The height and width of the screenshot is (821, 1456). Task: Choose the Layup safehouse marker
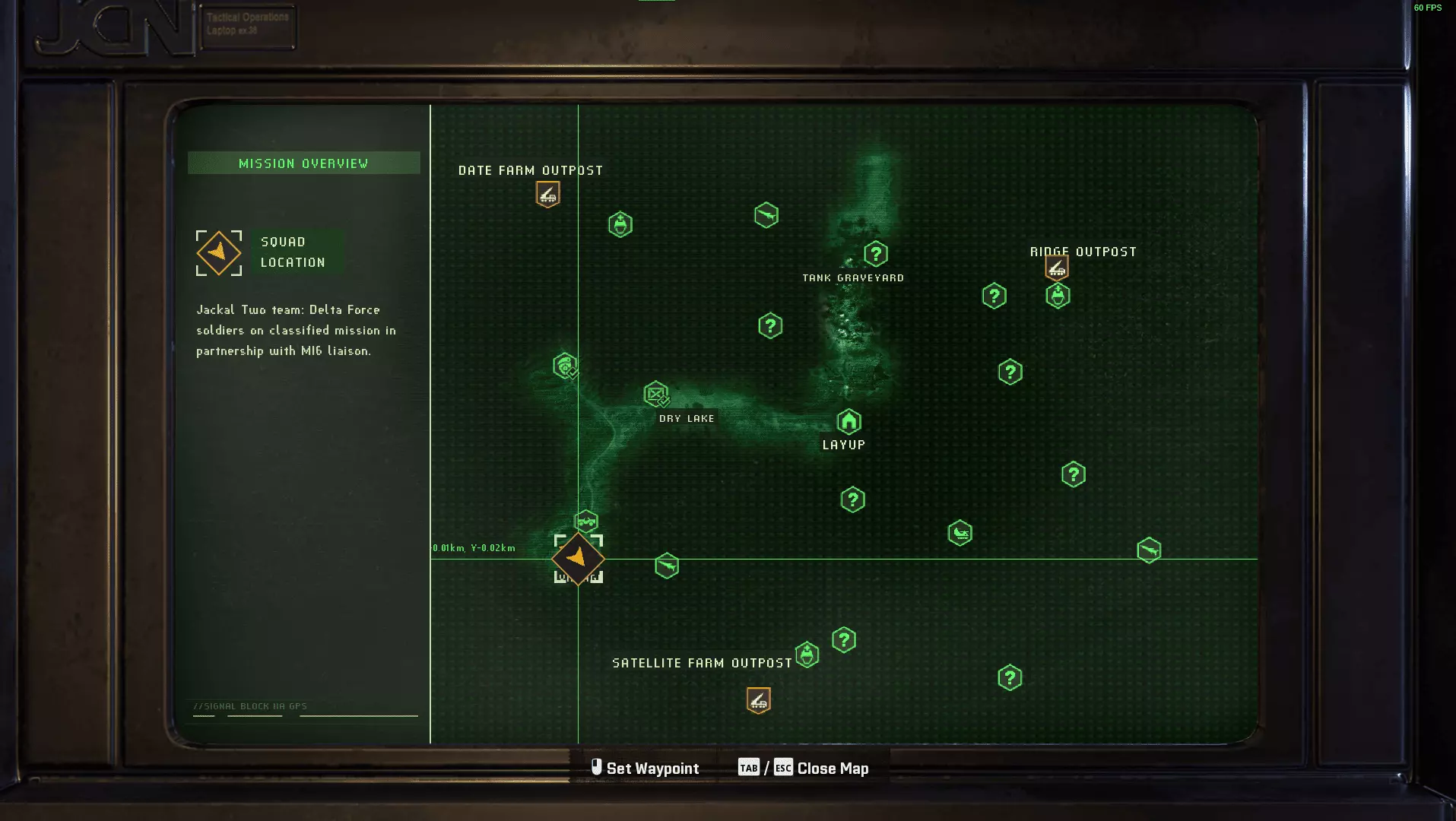point(849,421)
